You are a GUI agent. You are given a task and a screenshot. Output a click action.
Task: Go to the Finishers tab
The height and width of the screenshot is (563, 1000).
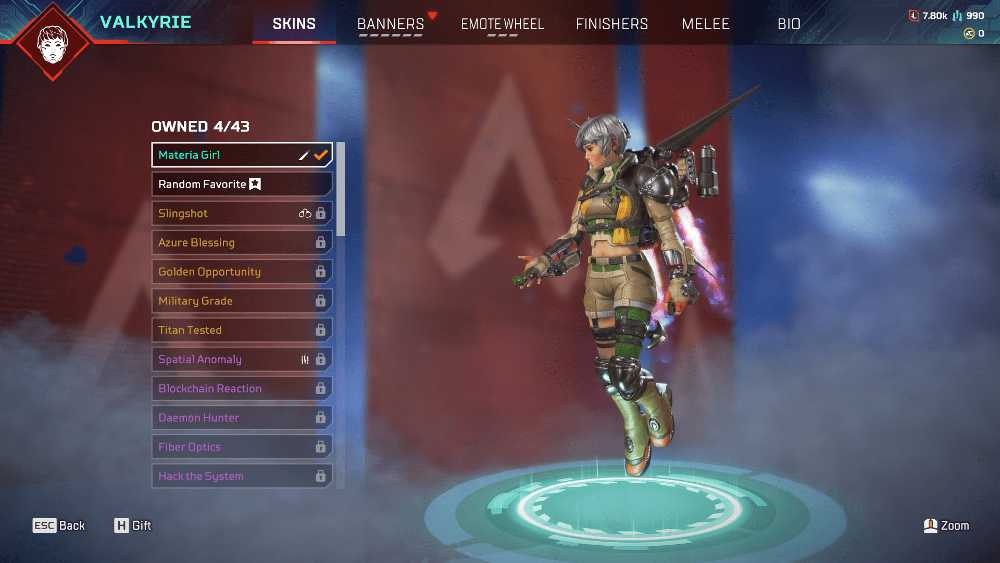[x=612, y=24]
